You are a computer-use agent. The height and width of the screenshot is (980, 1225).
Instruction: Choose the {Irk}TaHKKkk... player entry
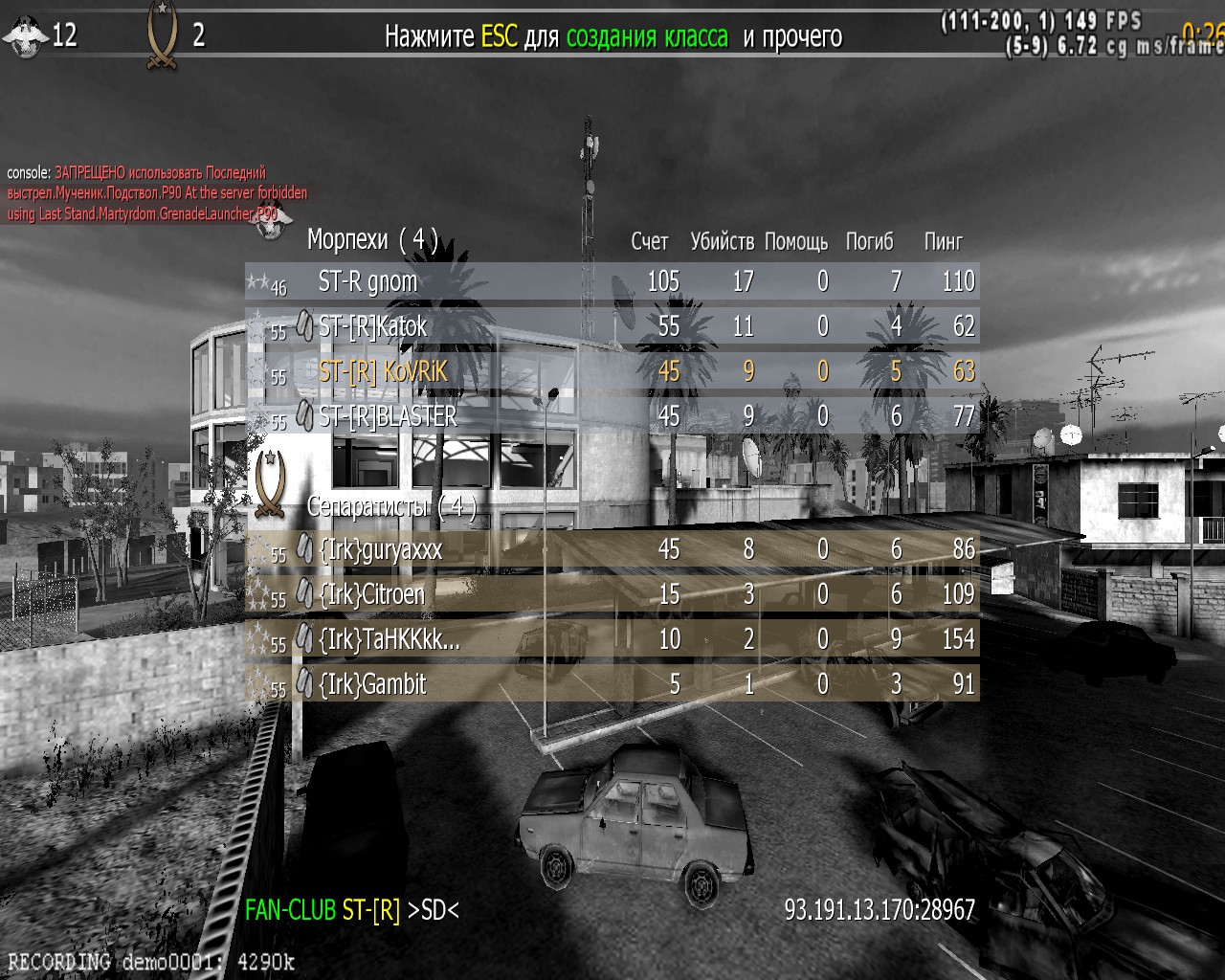click(612, 639)
